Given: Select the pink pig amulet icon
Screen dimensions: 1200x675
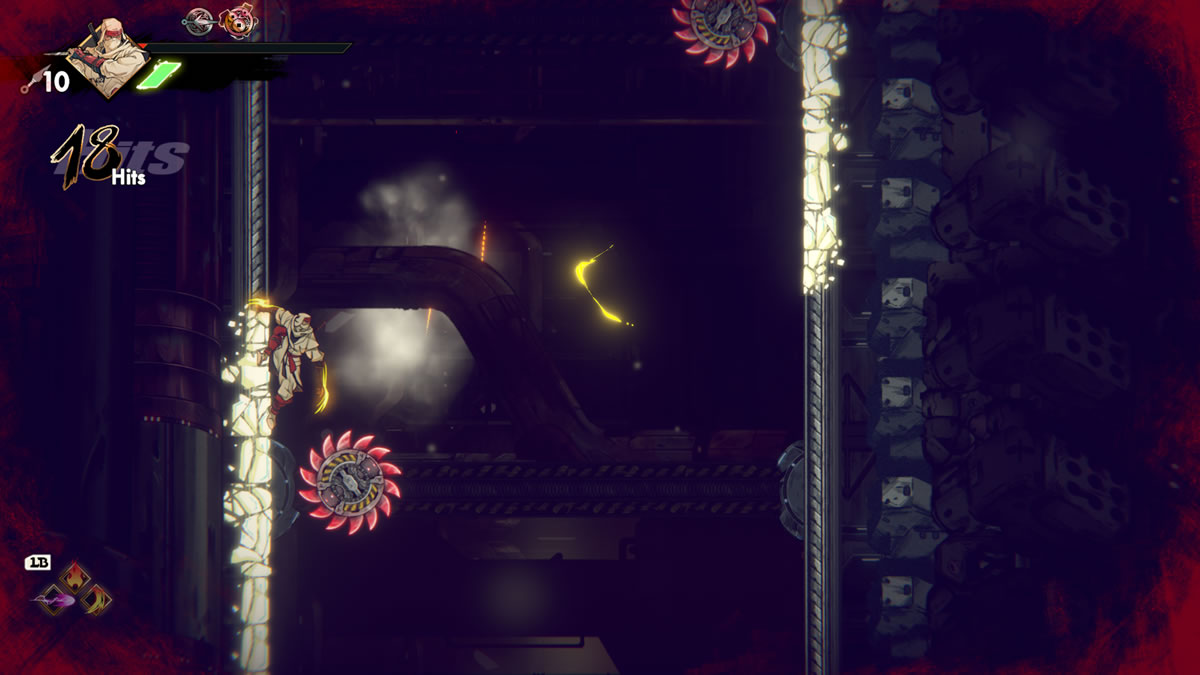Looking at the screenshot, I should (x=237, y=20).
